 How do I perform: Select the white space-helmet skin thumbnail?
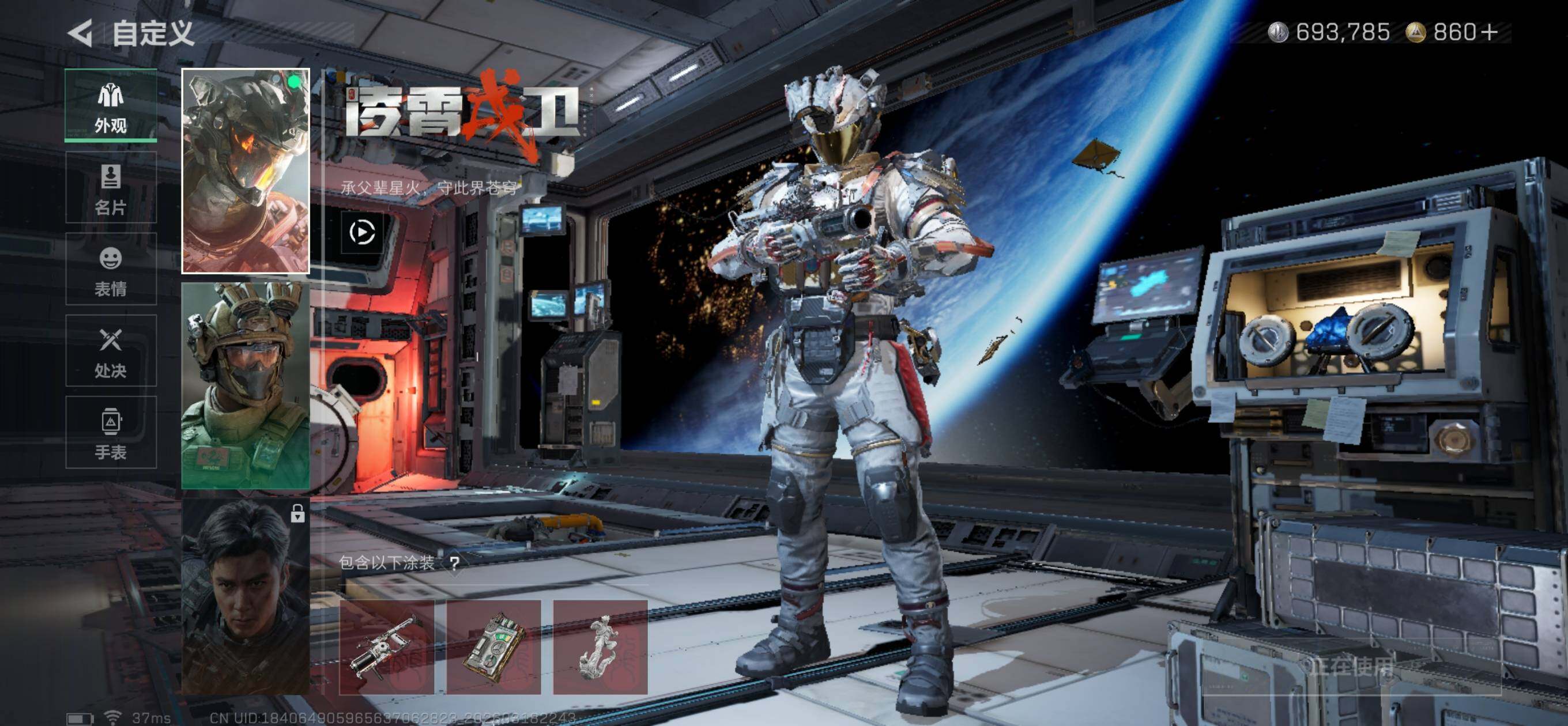246,171
